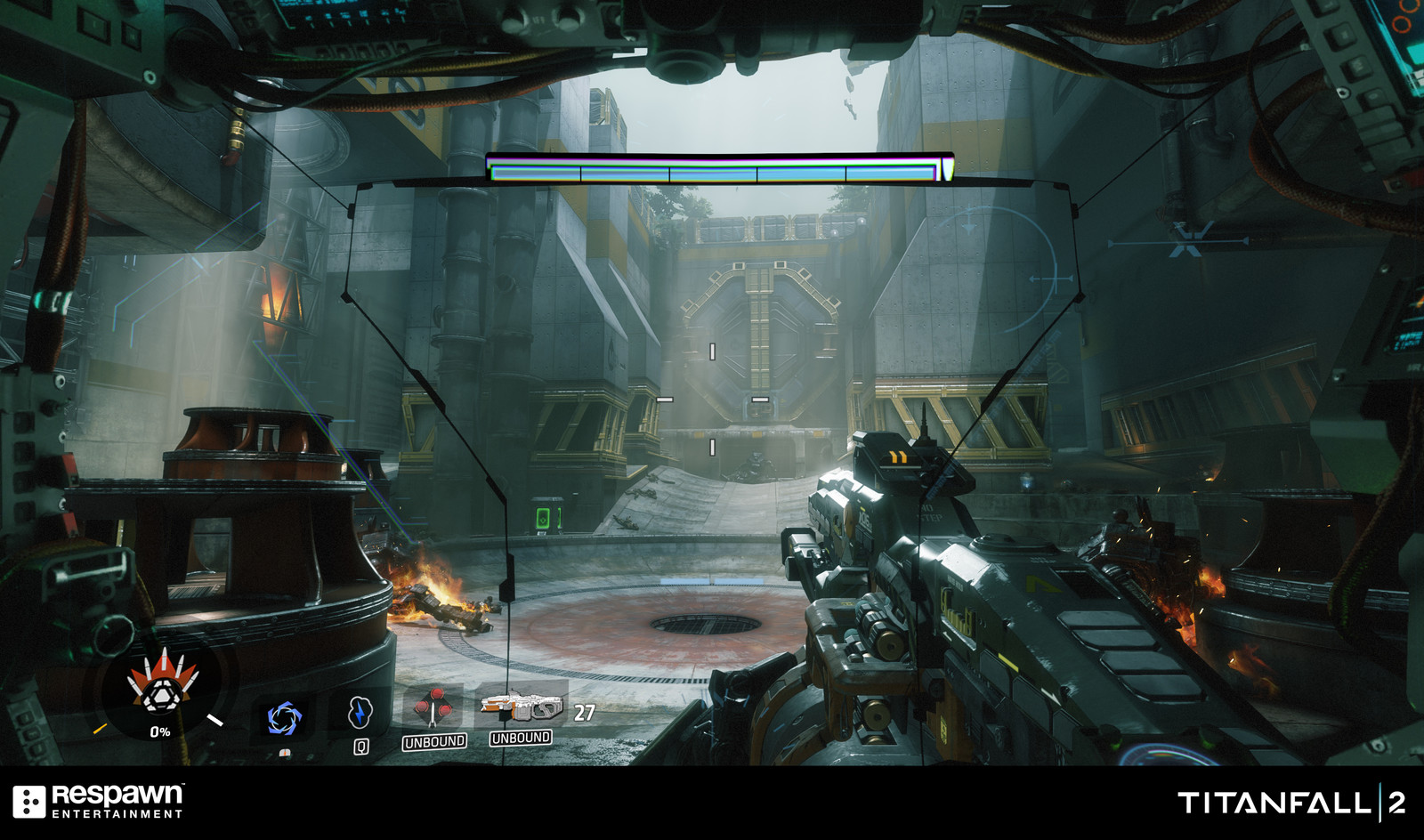Trigger the electric smoke lightning ability
Image resolution: width=1424 pixels, height=840 pixels.
point(360,712)
